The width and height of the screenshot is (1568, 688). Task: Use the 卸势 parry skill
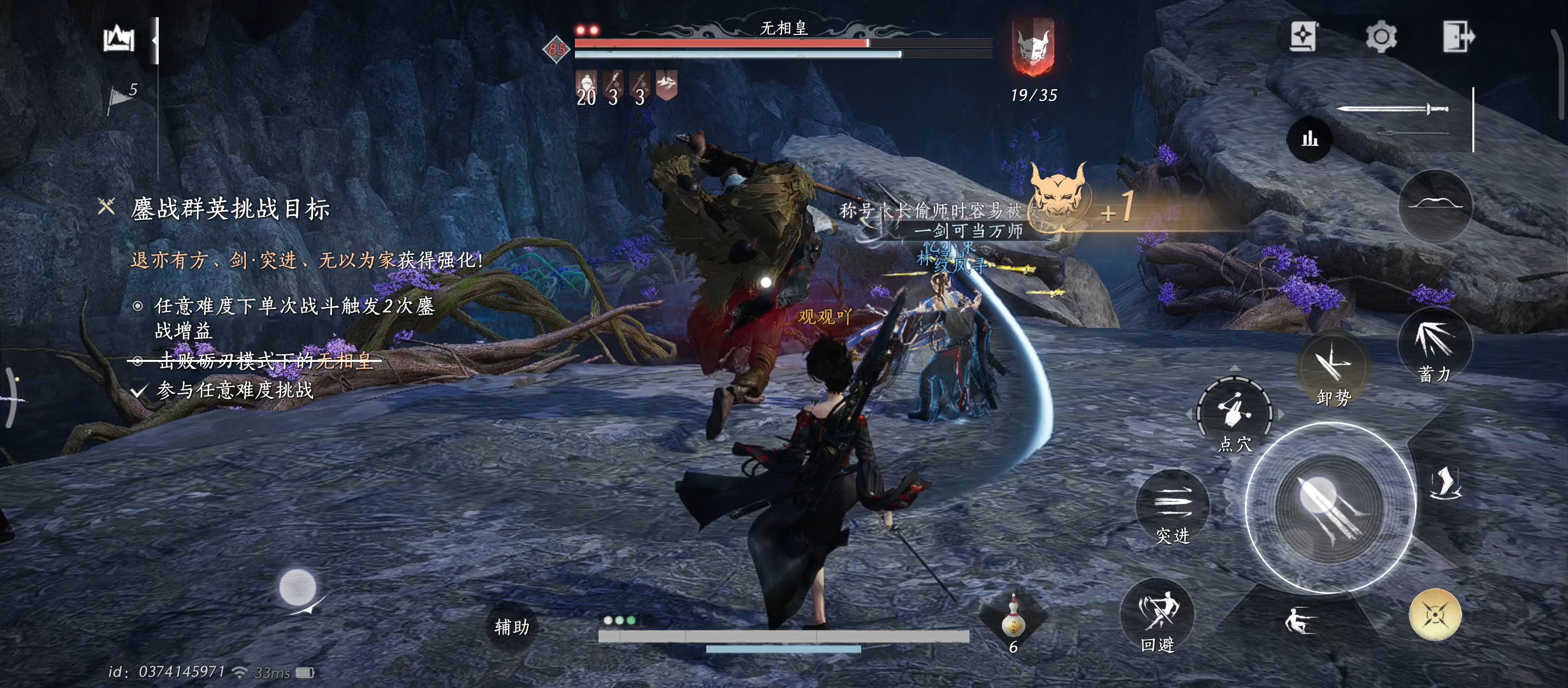[x=1333, y=369]
